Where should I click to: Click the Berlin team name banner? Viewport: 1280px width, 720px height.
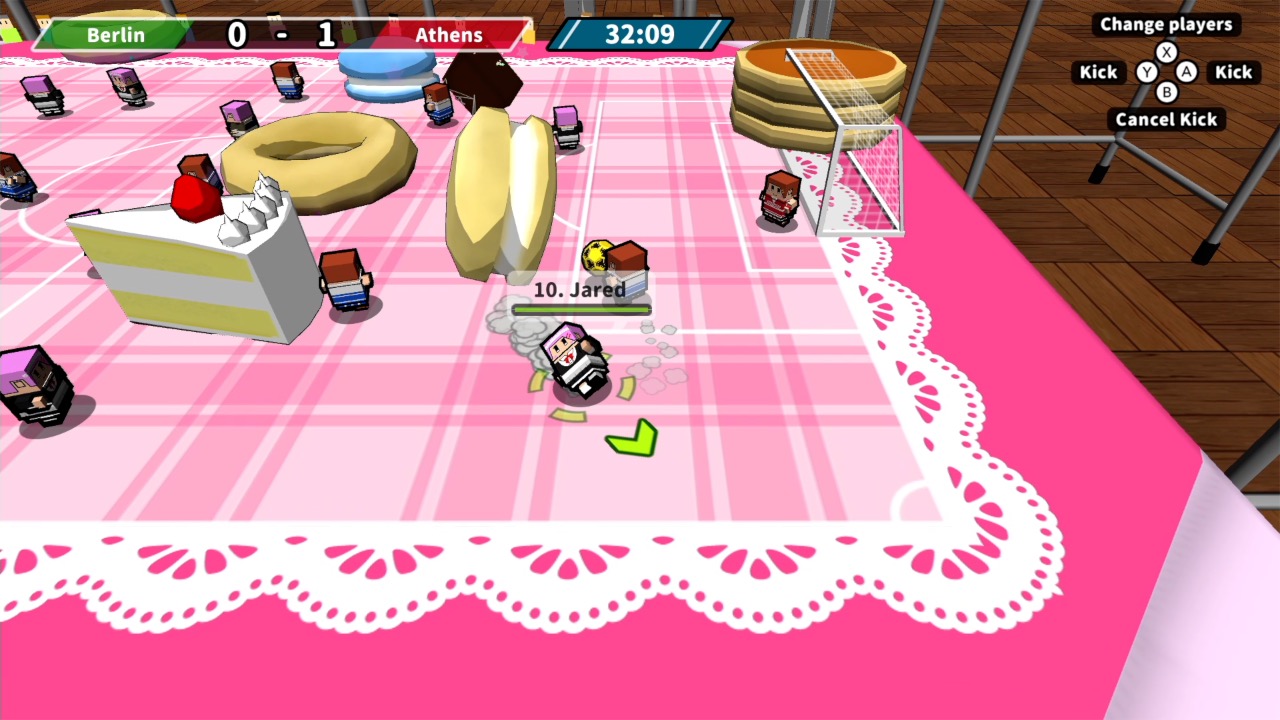point(115,35)
